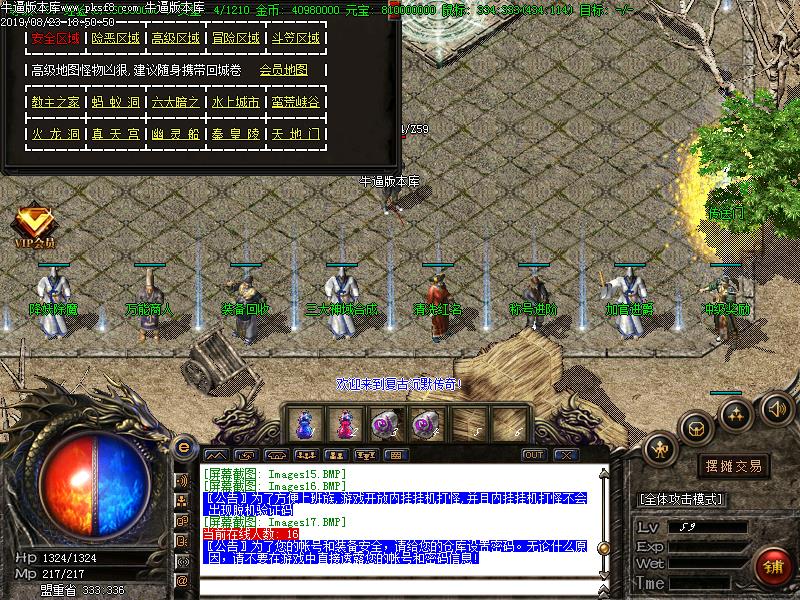Go to the 火龙洞 dungeon
The height and width of the screenshot is (600, 800).
[x=55, y=133]
